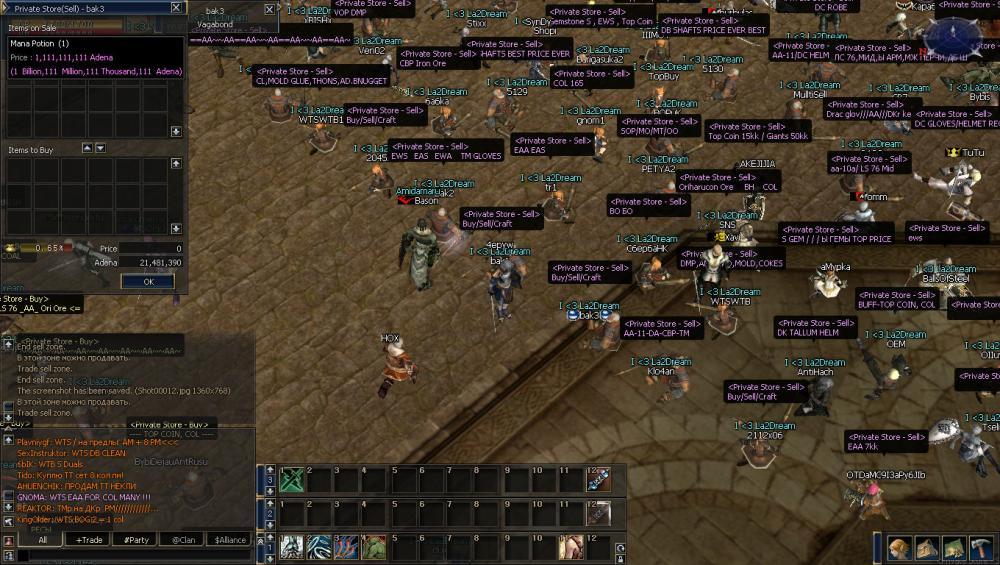Show the $Alliance chat tab

pyautogui.click(x=229, y=540)
